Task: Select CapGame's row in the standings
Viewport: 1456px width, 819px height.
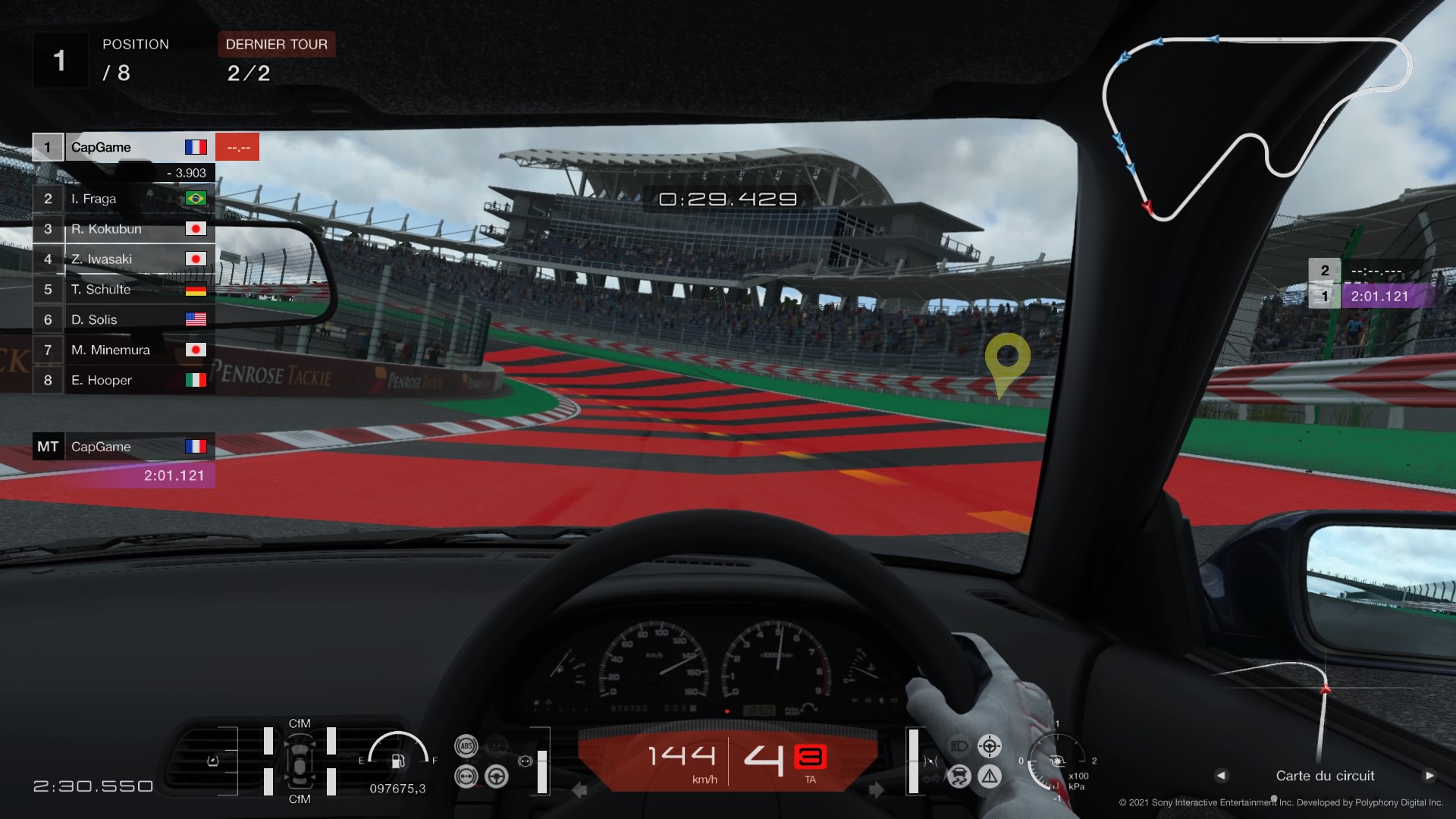Action: (124, 147)
